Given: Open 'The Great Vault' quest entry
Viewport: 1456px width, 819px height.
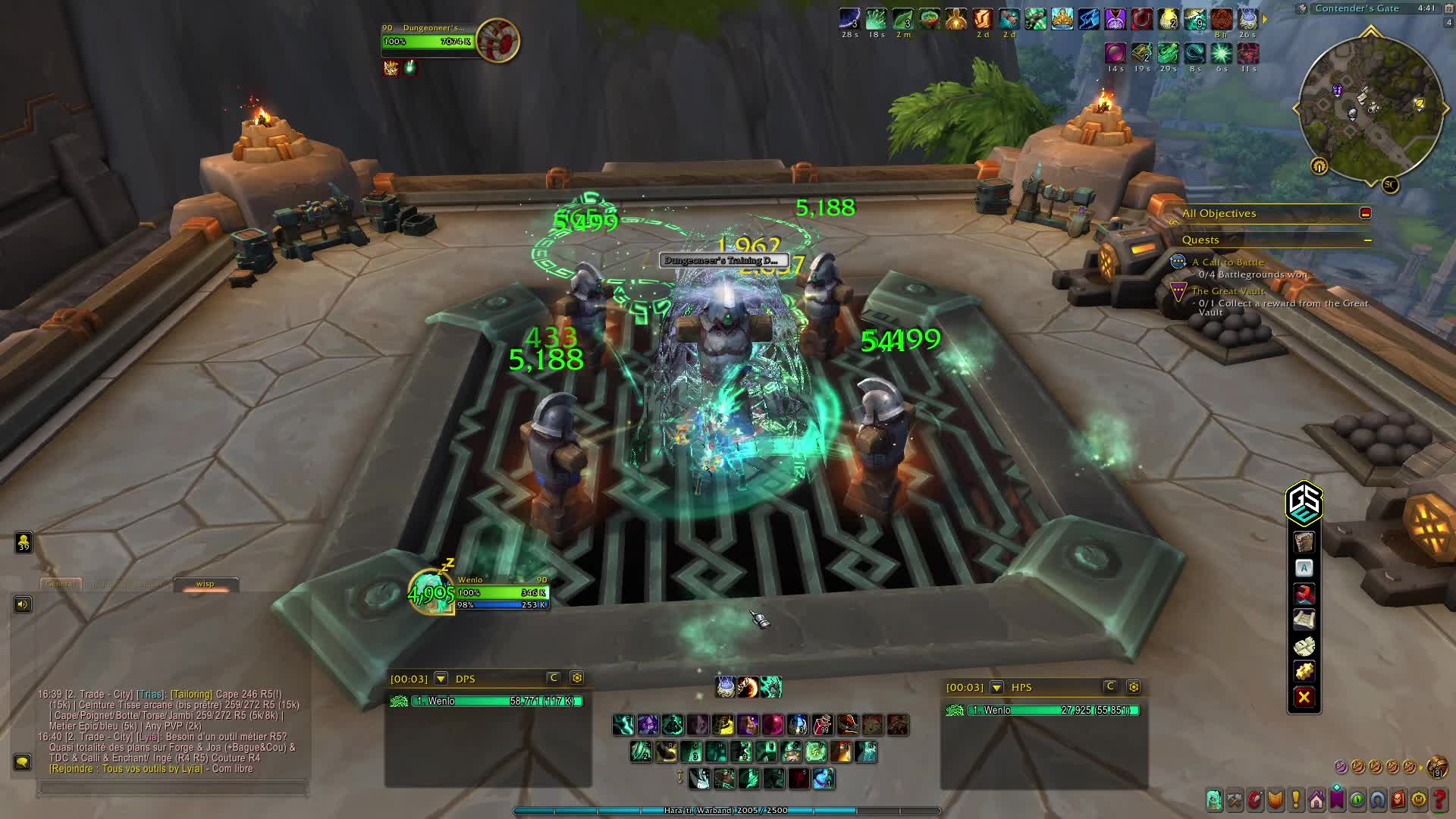Looking at the screenshot, I should coord(1228,291).
